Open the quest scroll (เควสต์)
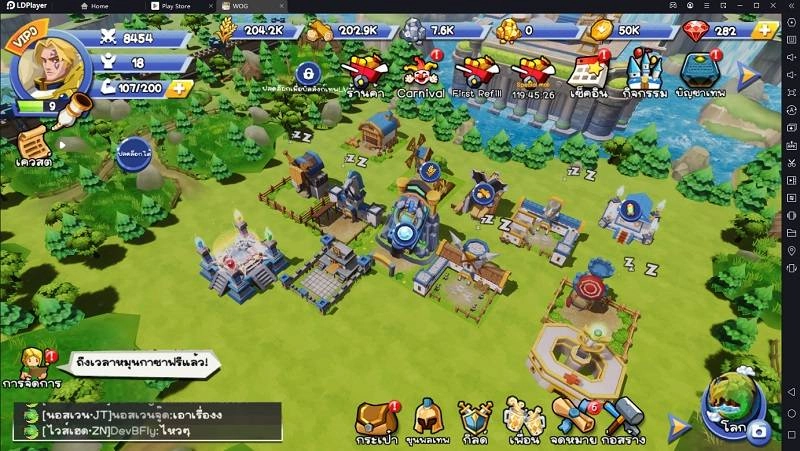 click(x=37, y=143)
